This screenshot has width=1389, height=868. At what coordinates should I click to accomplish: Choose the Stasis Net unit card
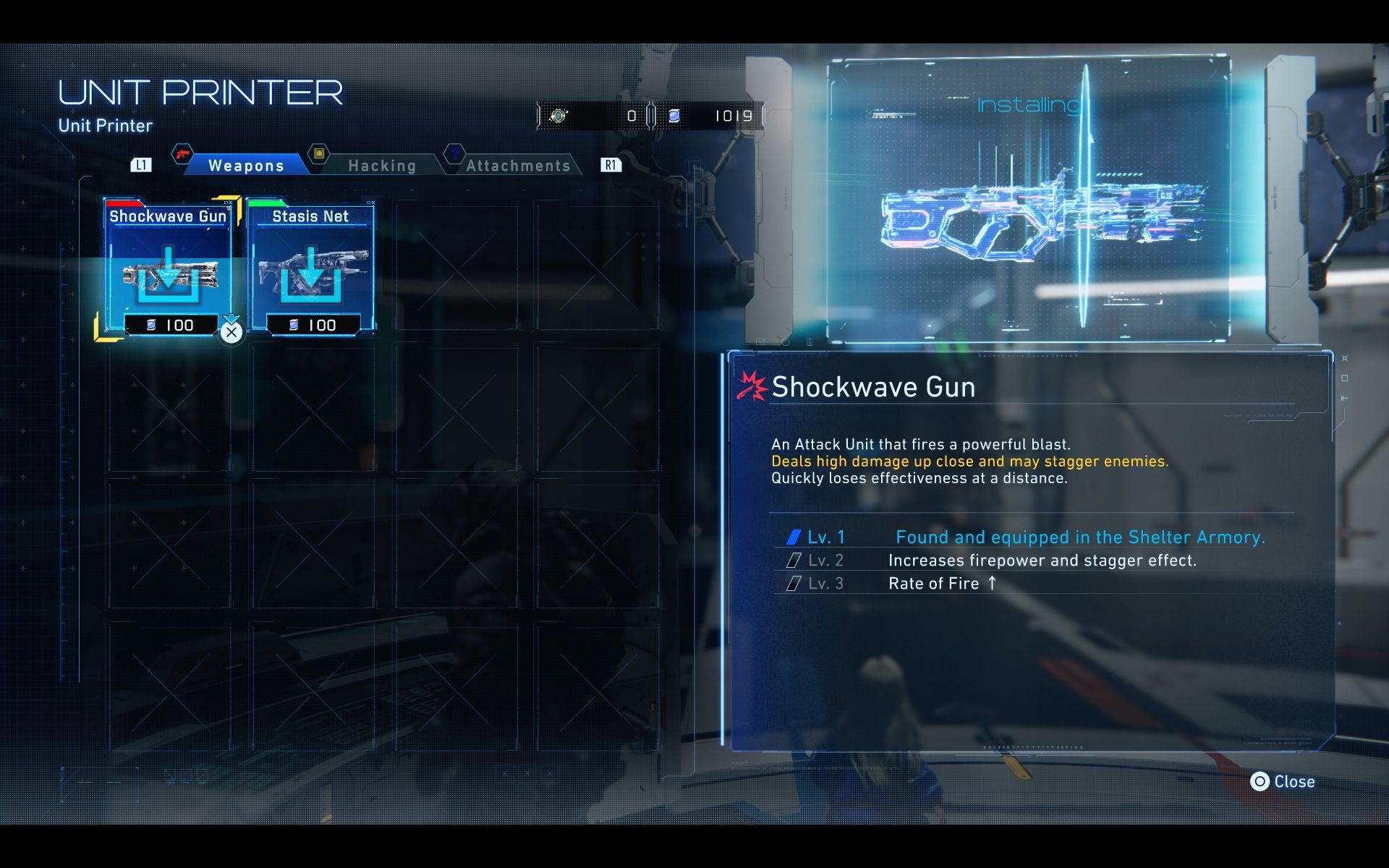tap(311, 268)
